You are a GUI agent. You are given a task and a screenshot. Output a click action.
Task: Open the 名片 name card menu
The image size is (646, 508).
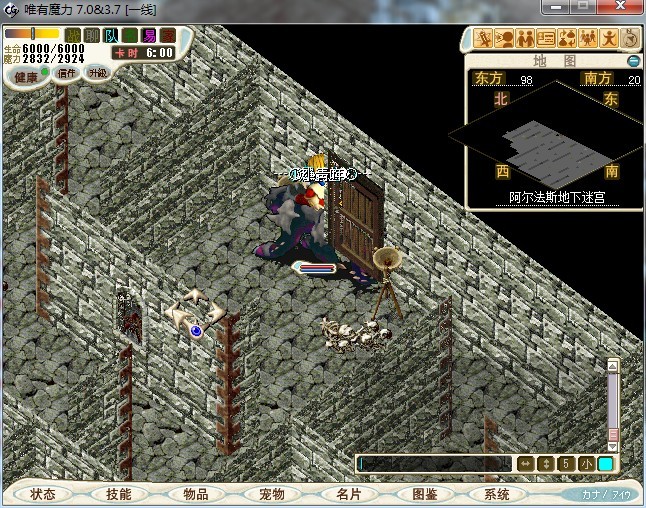click(x=348, y=494)
